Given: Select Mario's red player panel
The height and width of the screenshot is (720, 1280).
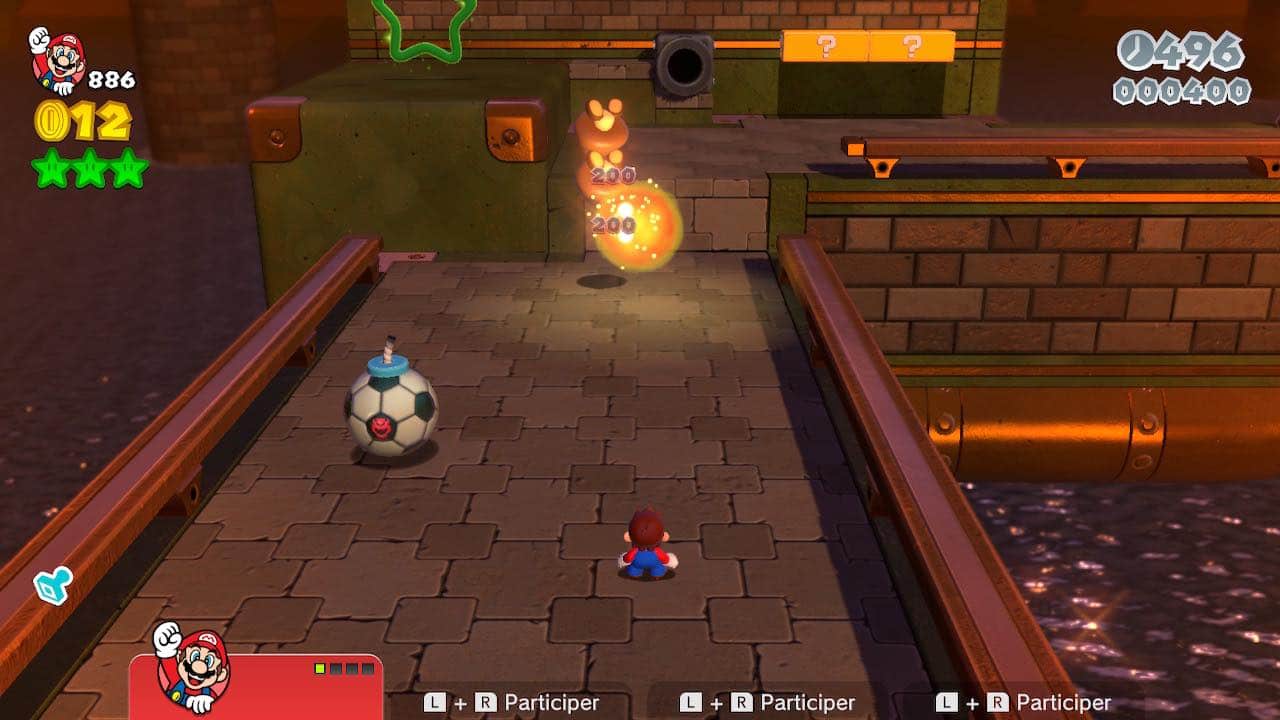Looking at the screenshot, I should point(256,686).
